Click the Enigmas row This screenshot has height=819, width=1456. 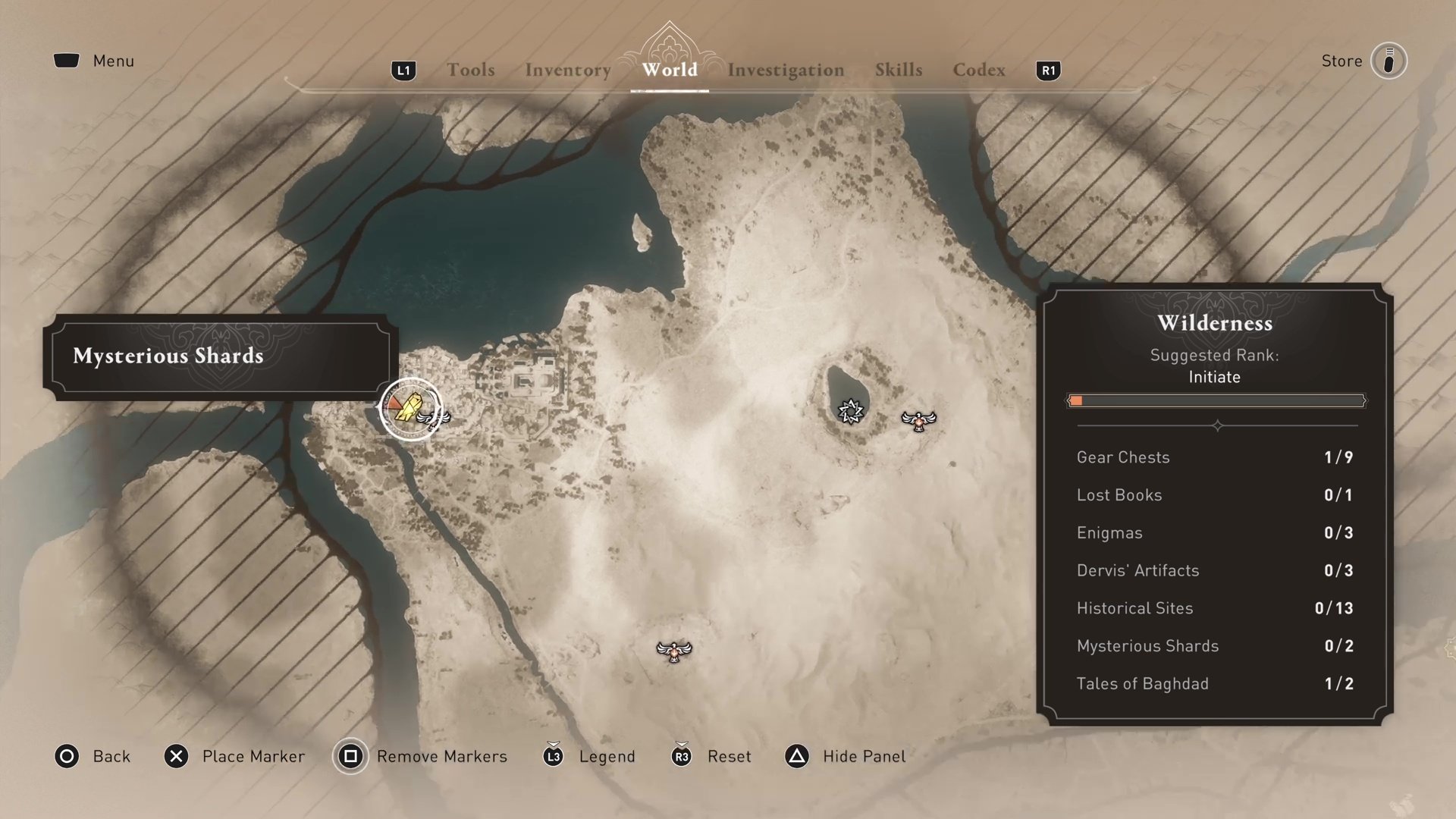[1215, 532]
